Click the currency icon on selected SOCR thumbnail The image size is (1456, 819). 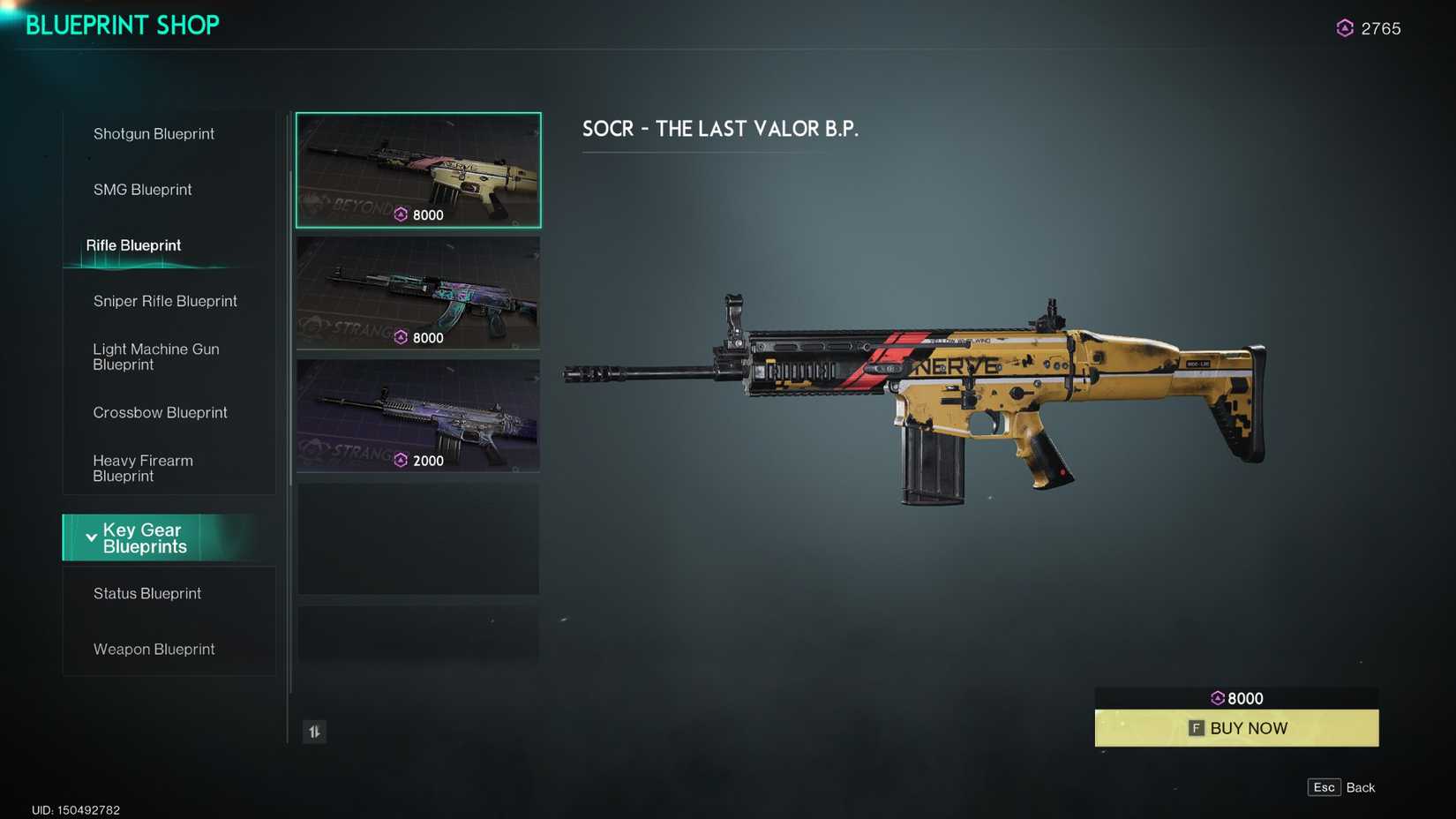pyautogui.click(x=401, y=214)
